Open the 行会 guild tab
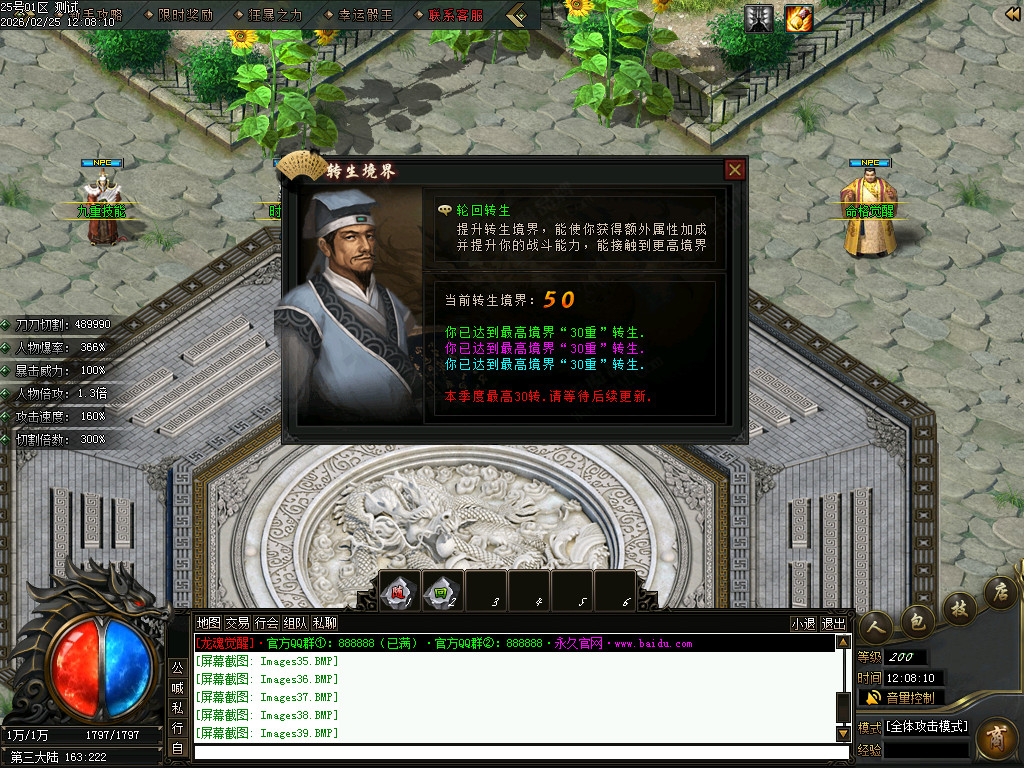The image size is (1024, 768). (266, 622)
